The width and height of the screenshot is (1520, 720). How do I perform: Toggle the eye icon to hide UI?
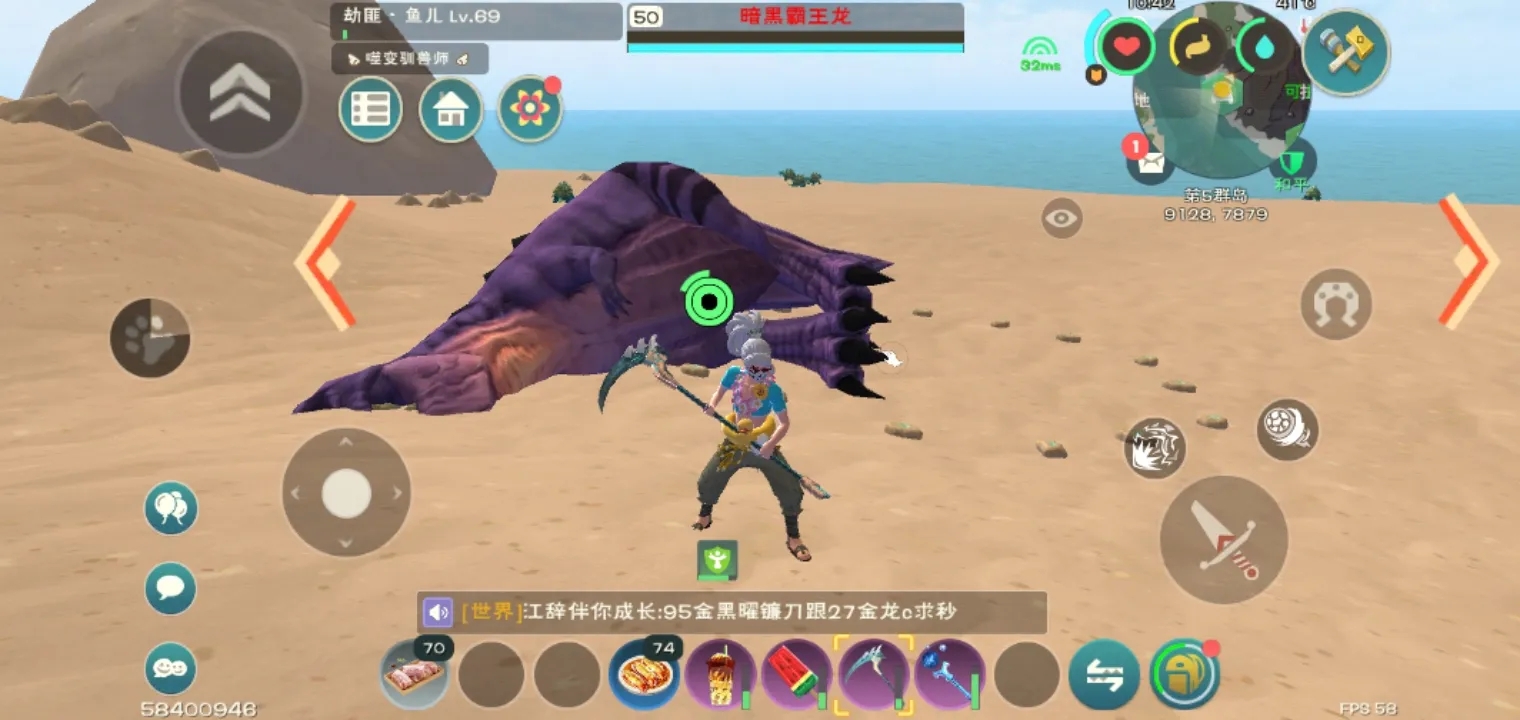point(1062,218)
